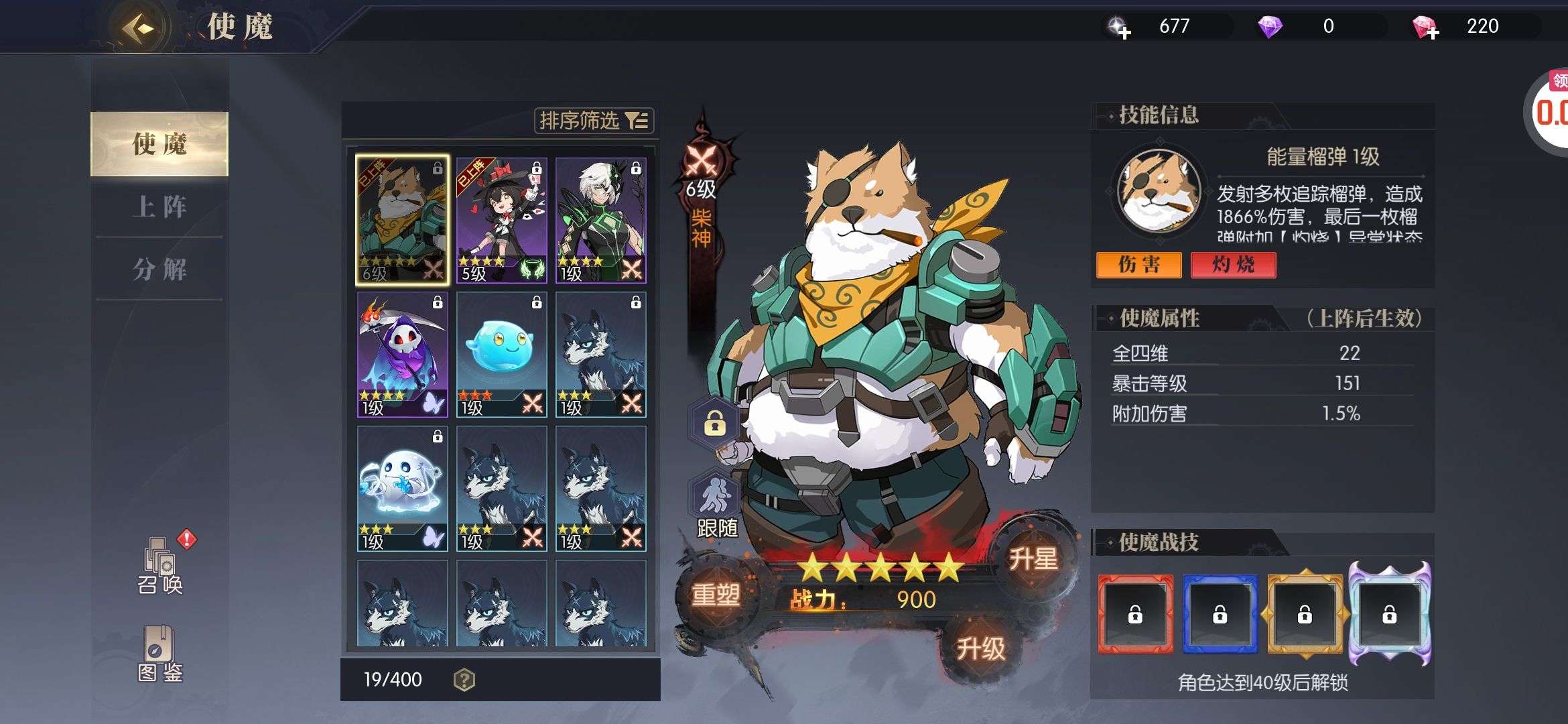Image resolution: width=1568 pixels, height=724 pixels.
Task: Open the capacity help question mark
Action: pos(464,680)
